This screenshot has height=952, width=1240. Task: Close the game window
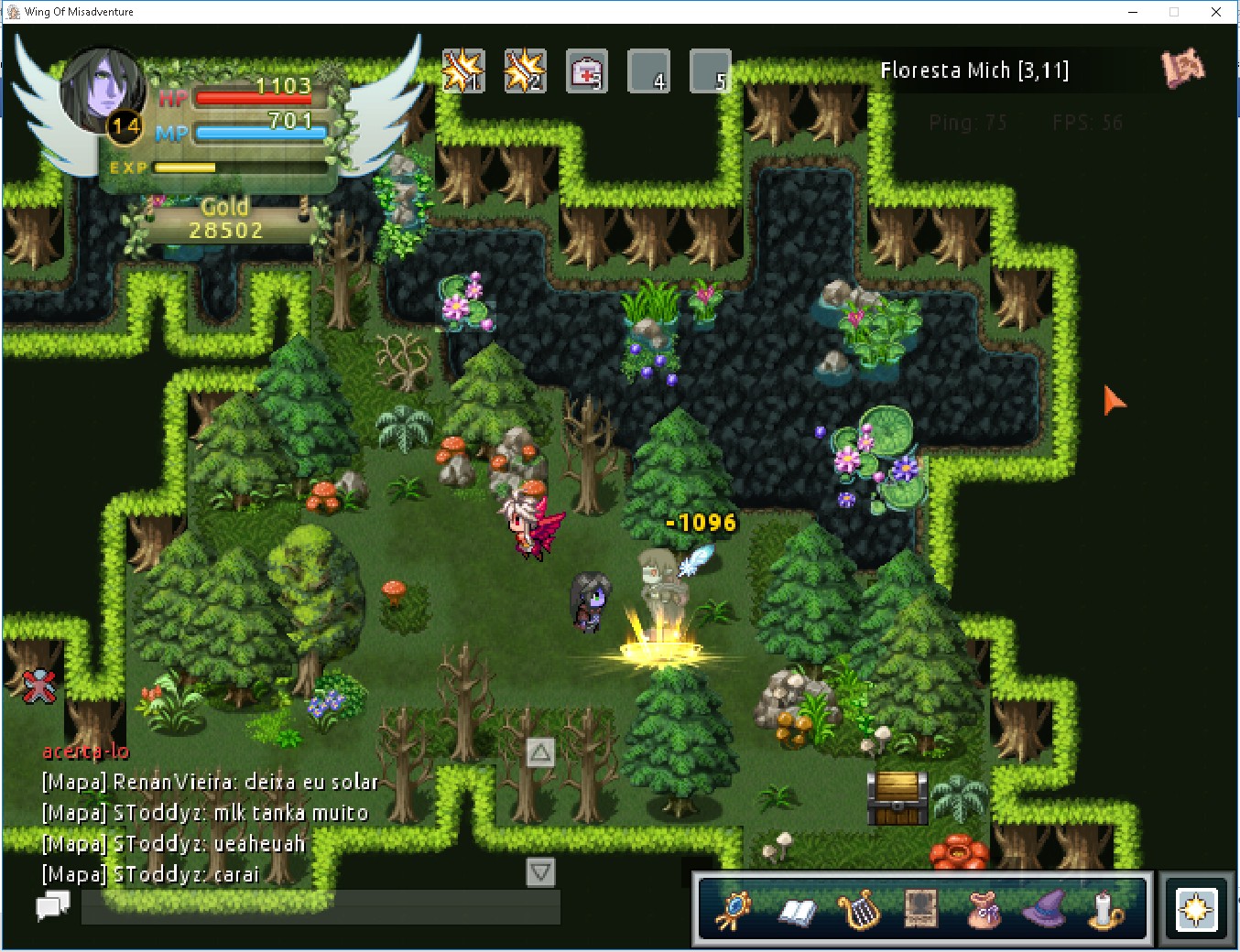point(1215,12)
